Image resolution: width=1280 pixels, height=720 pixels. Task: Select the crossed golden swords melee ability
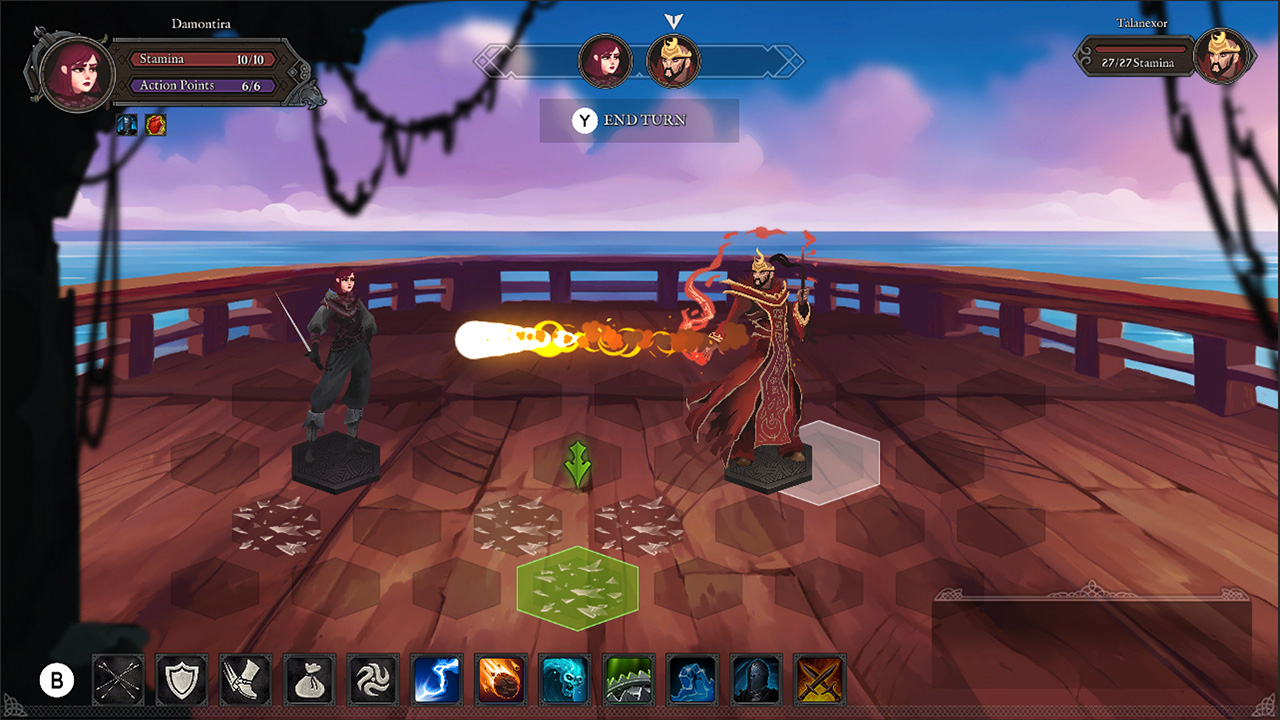coord(821,679)
